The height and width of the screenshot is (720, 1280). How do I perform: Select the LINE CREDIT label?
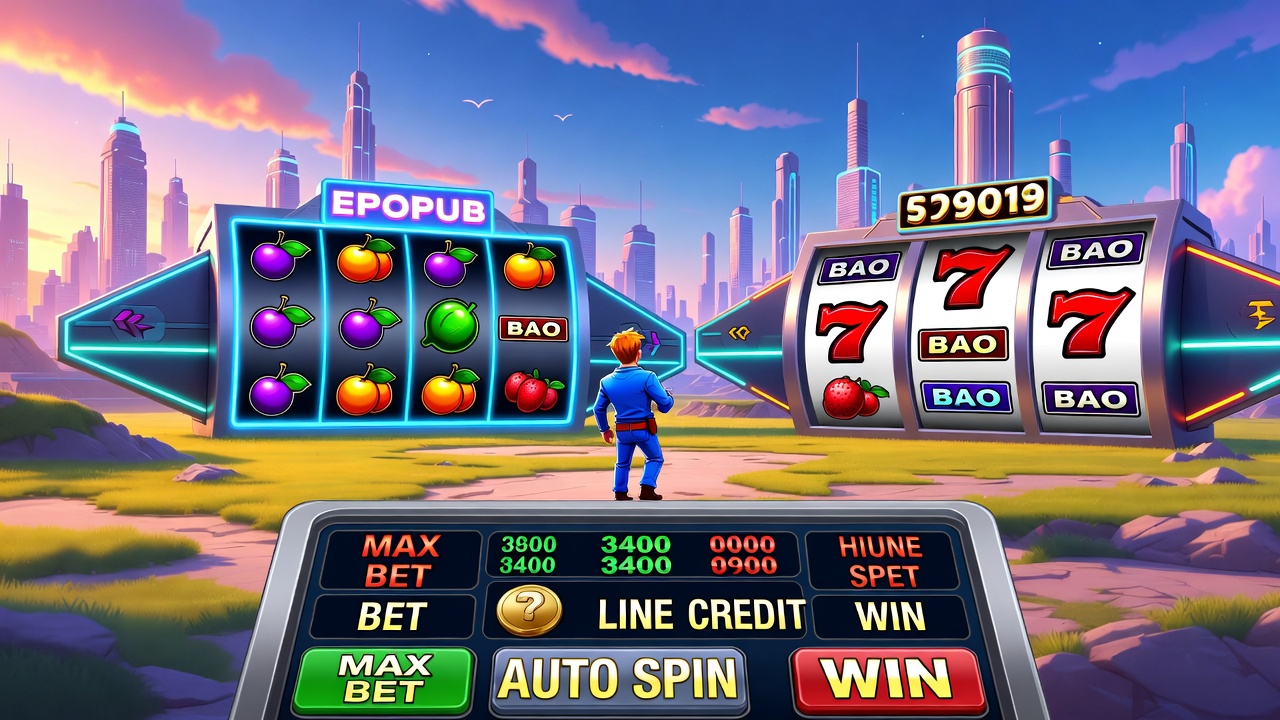click(x=701, y=615)
